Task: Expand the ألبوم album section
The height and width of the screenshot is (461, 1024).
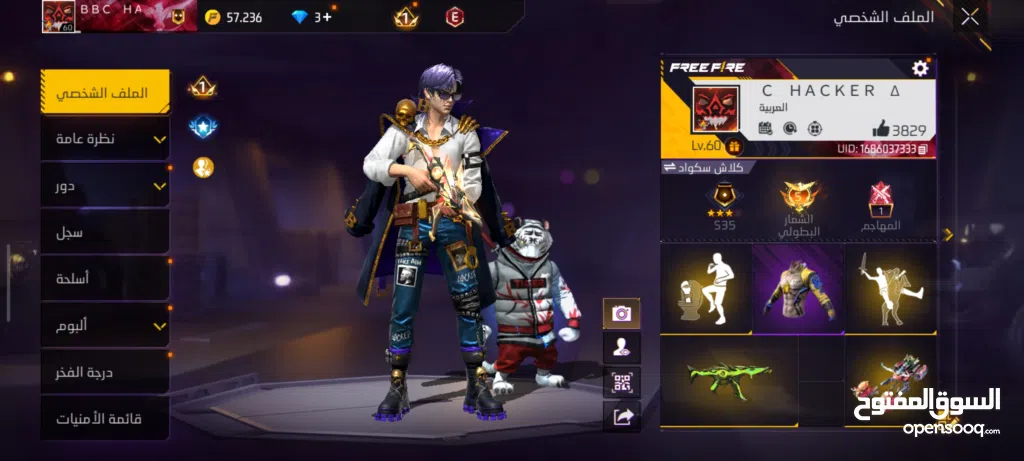Action: tap(105, 325)
